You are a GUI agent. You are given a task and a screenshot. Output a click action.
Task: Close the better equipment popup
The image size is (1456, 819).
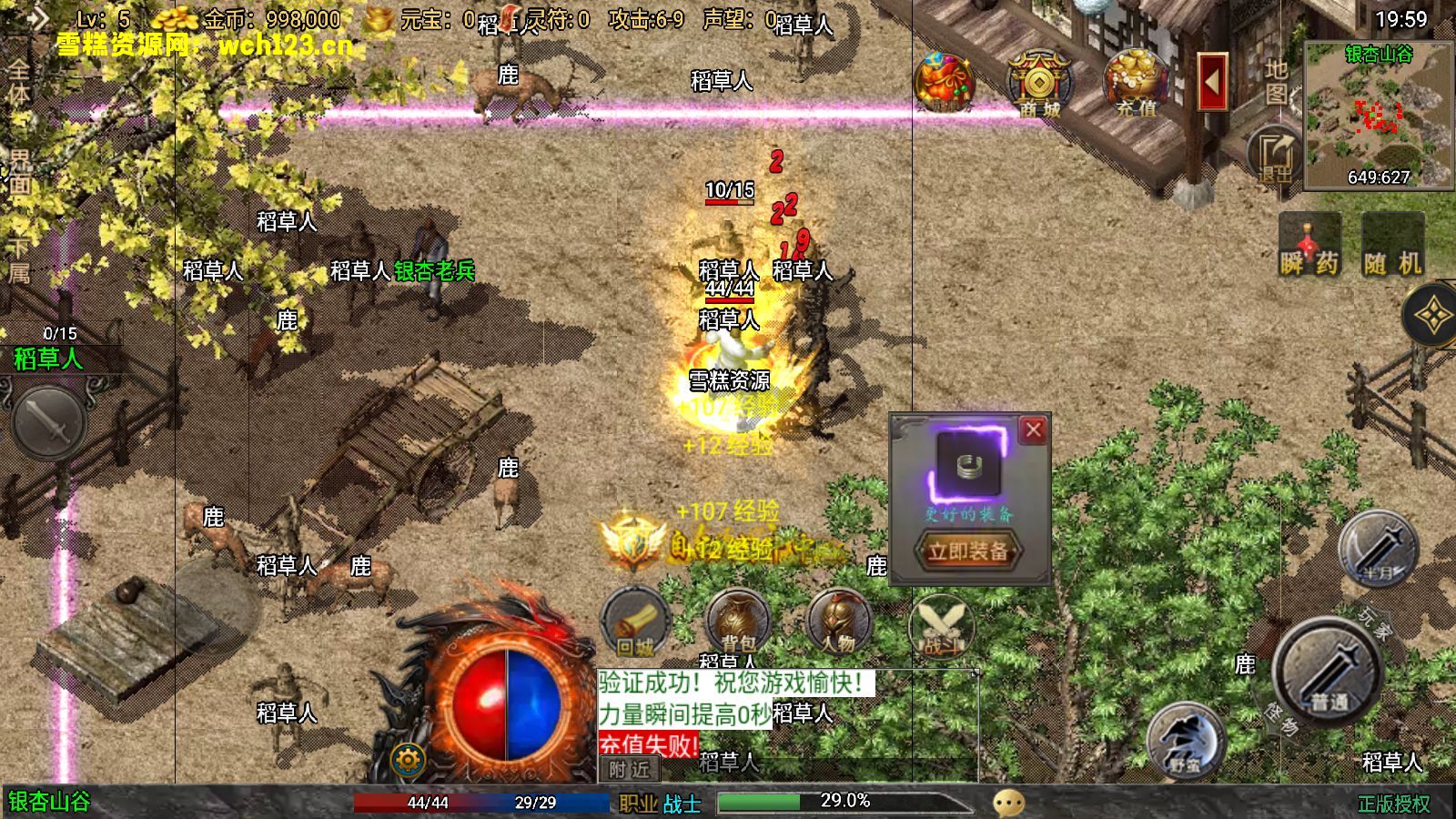[x=1033, y=430]
